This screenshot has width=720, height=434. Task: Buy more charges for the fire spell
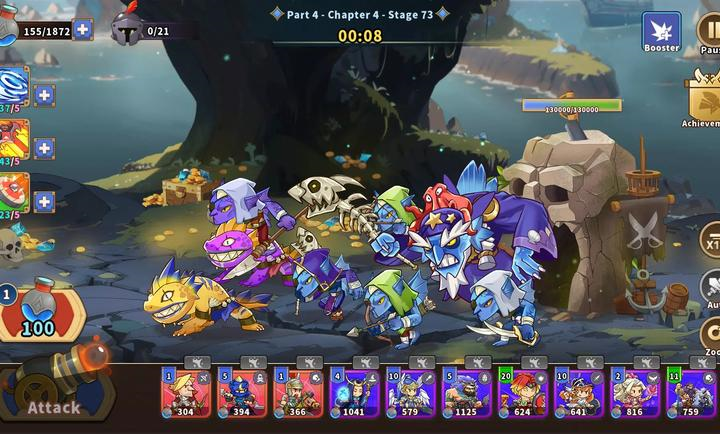[x=44, y=148]
